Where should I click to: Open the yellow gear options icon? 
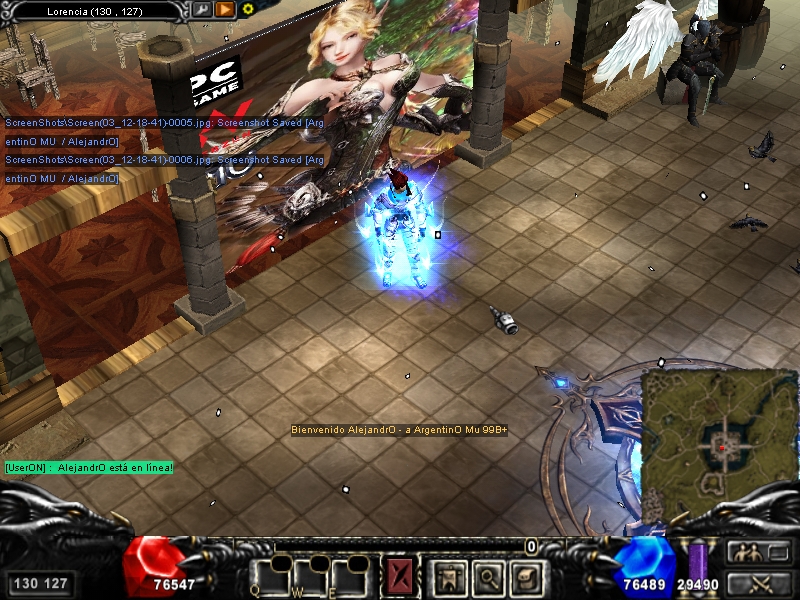tap(248, 9)
